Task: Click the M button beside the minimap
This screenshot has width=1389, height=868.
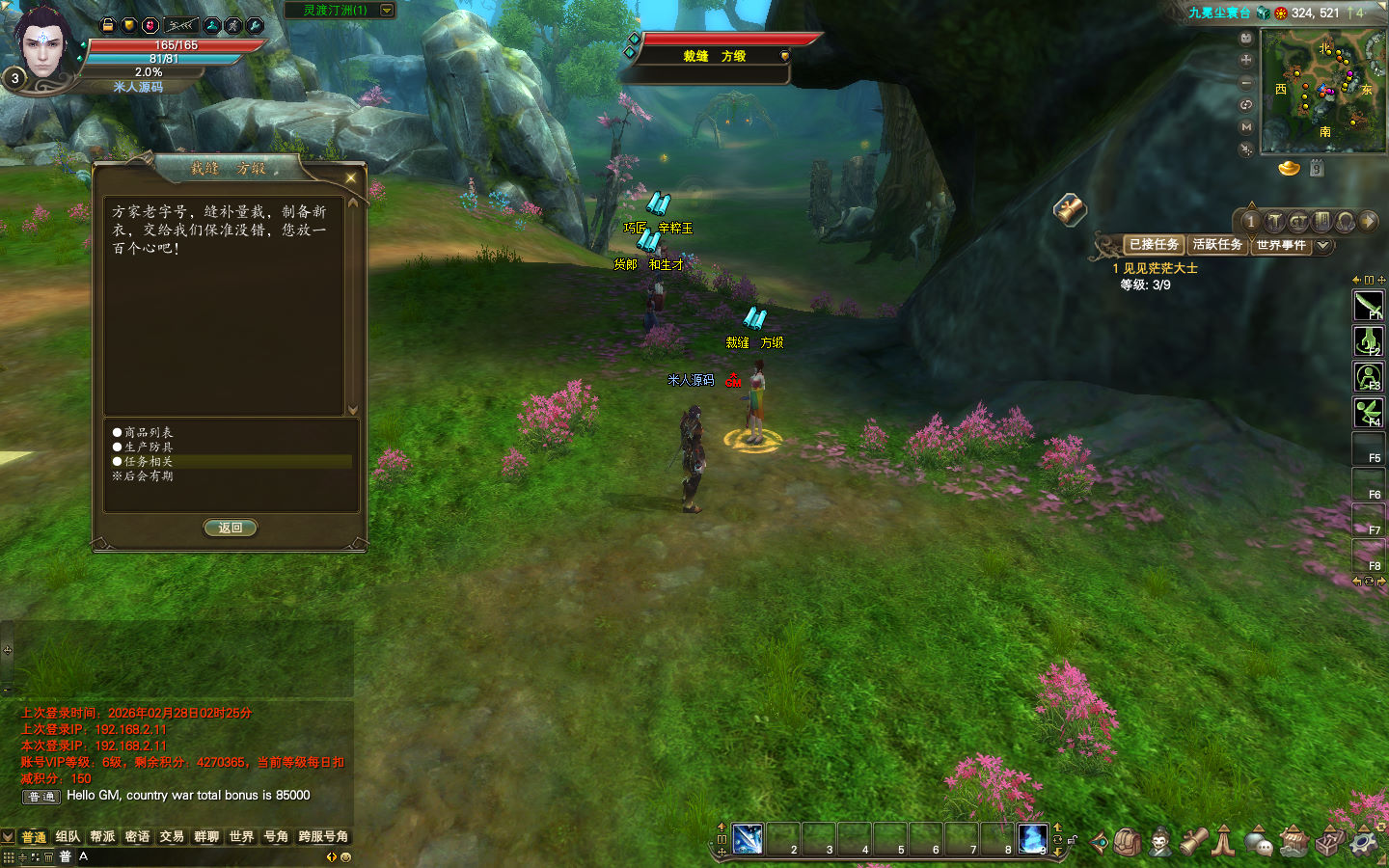Action: [x=1246, y=126]
